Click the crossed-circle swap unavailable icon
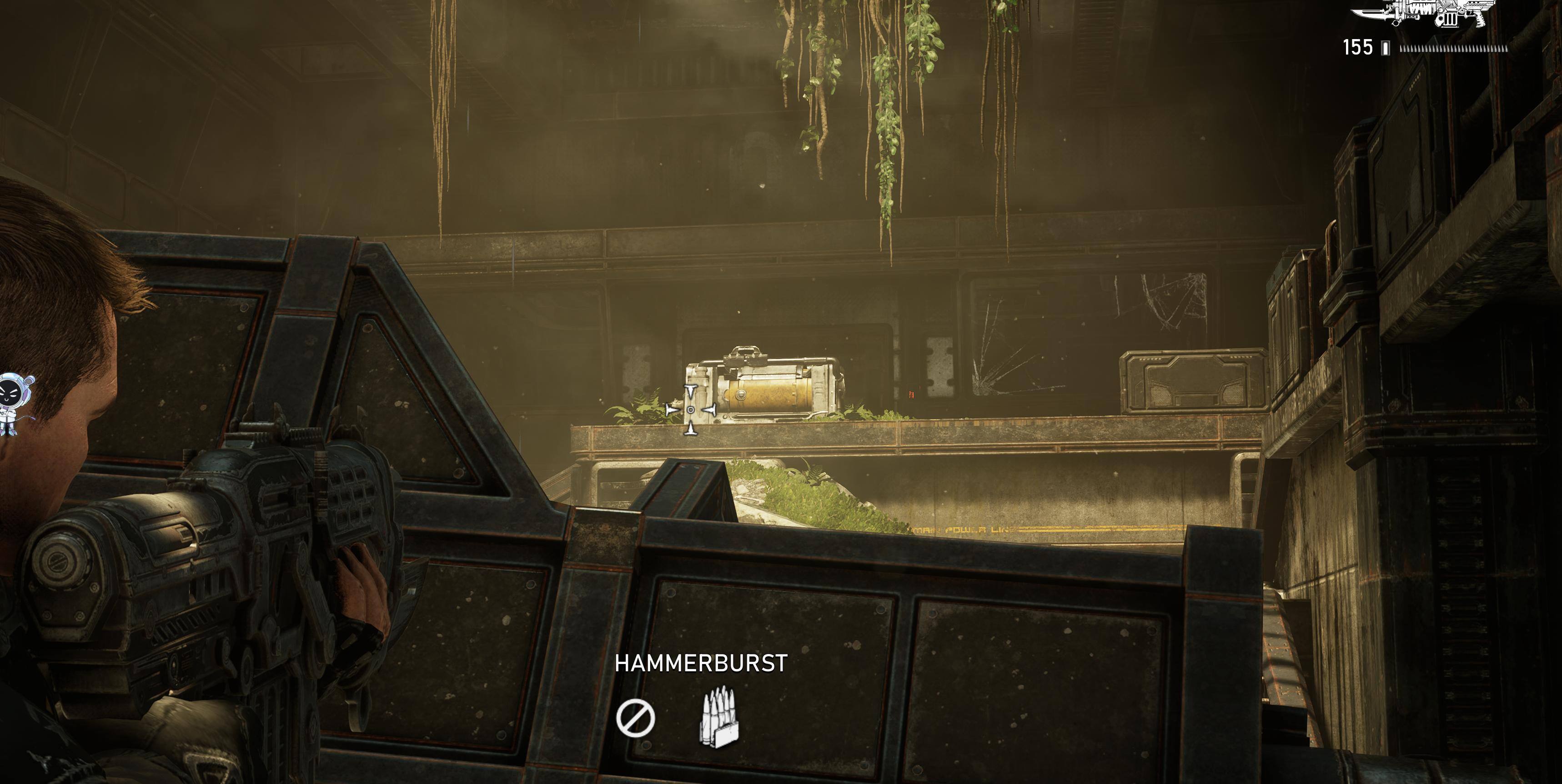 tap(635, 718)
